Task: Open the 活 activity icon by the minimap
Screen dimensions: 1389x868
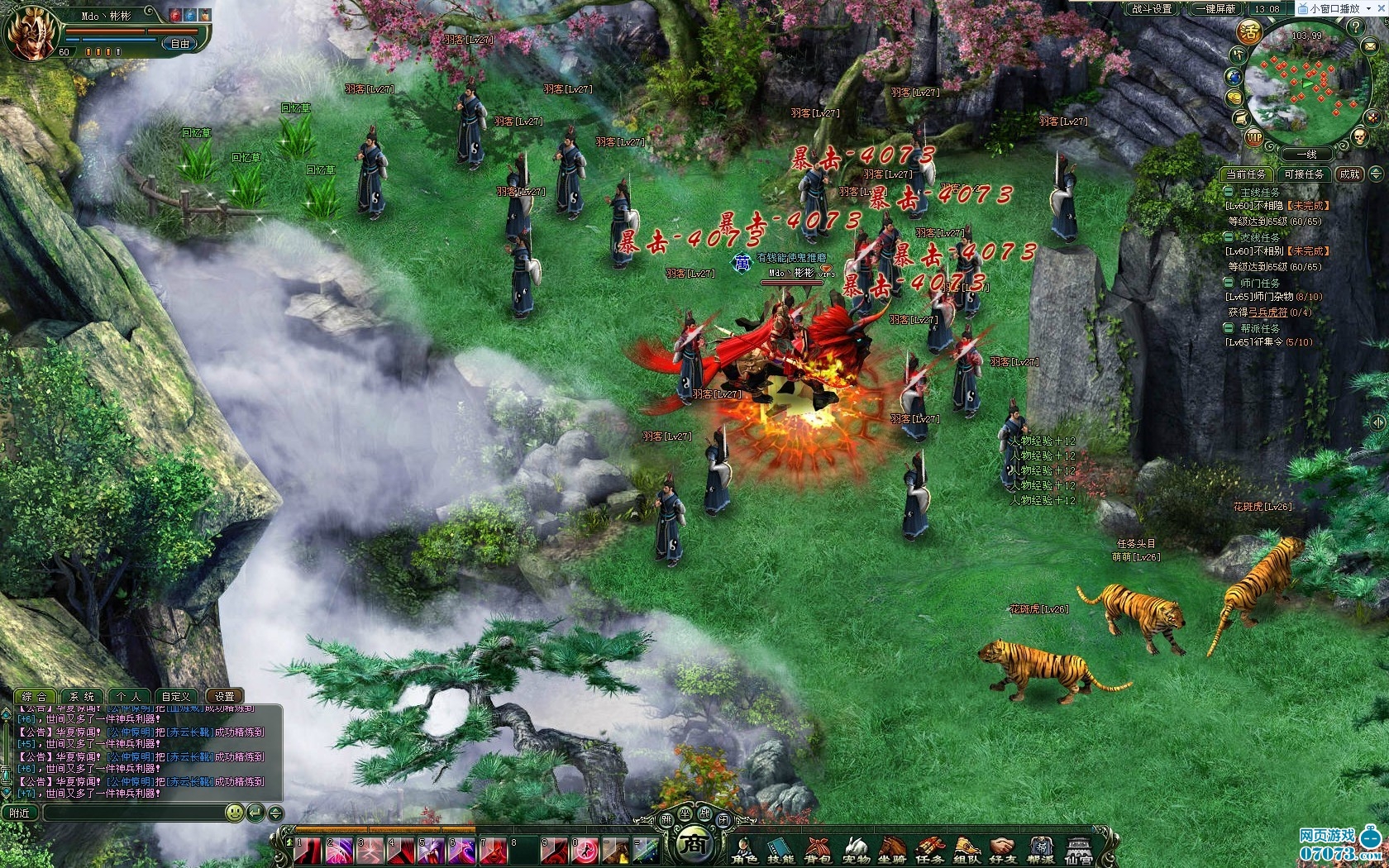Action: 1248,32
